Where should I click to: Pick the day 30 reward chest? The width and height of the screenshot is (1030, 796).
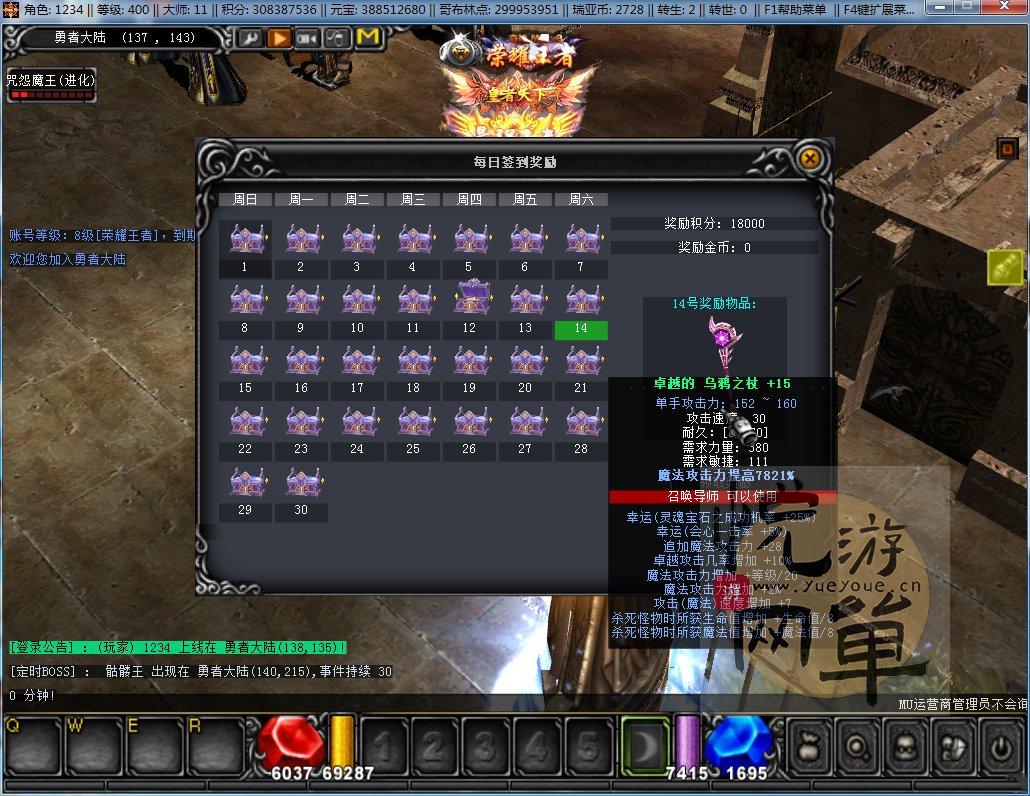pos(301,481)
